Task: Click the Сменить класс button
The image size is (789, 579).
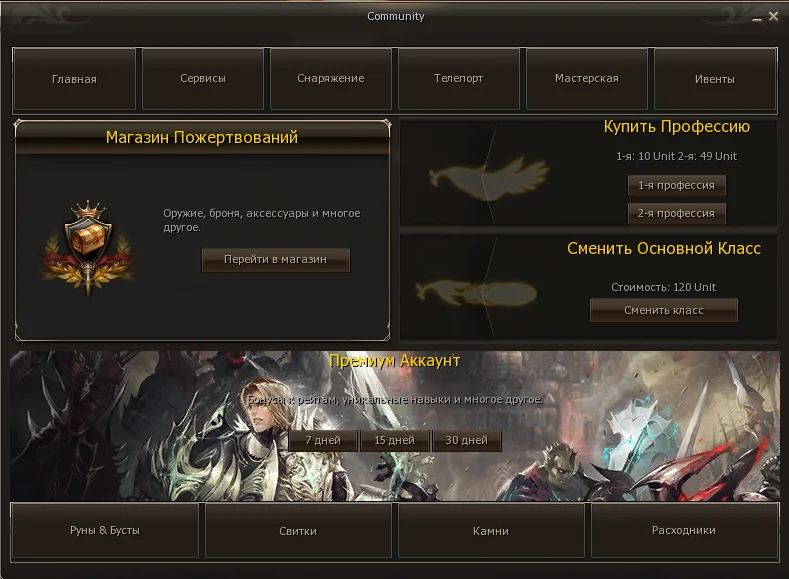Action: point(664,310)
